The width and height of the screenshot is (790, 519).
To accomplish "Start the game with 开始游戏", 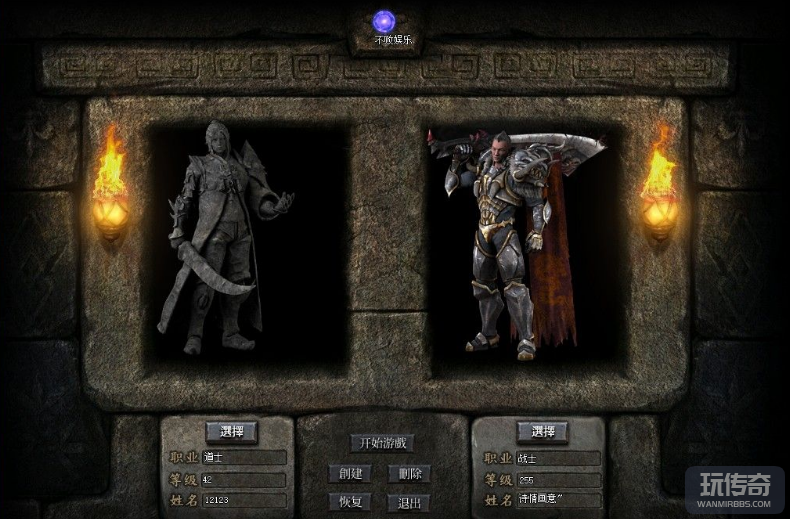I will [381, 443].
